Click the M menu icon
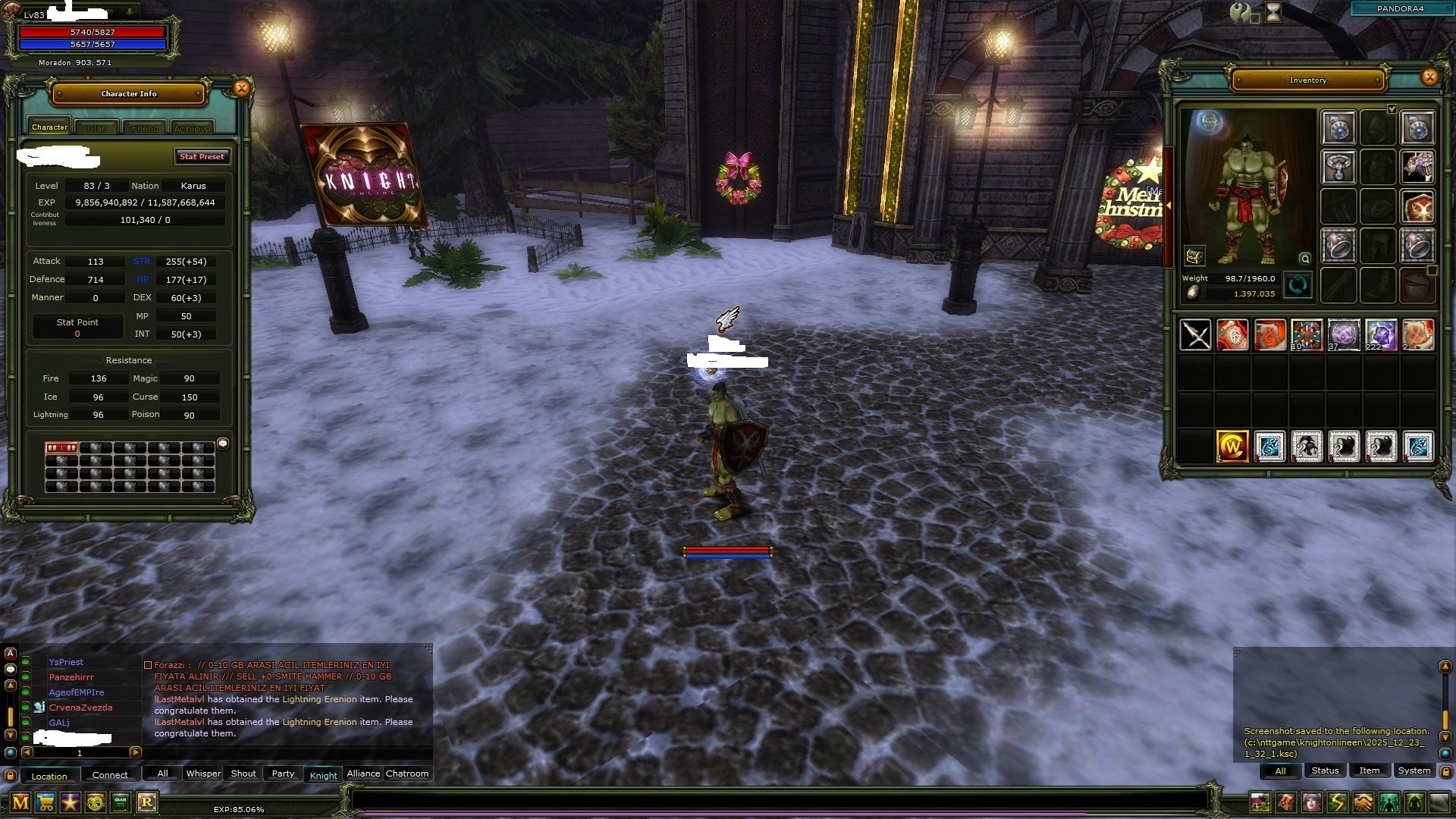 (20, 802)
